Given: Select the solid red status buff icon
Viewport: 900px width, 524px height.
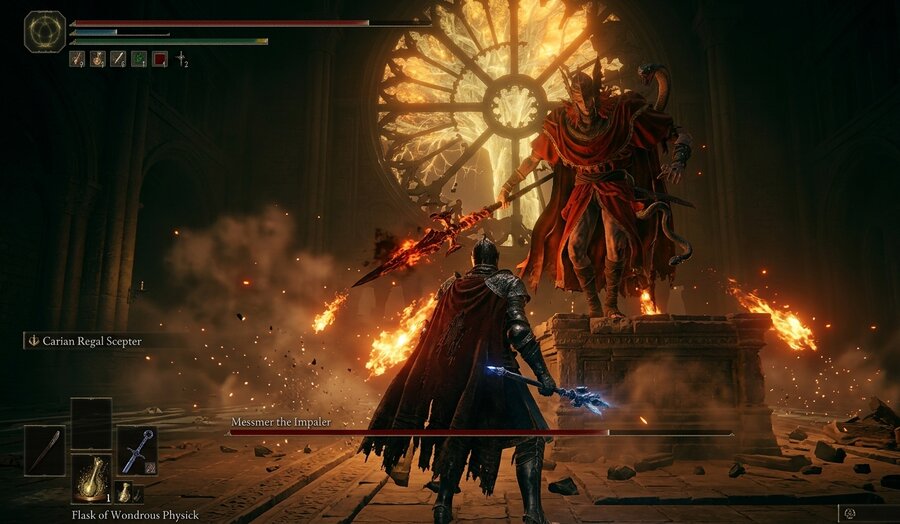Looking at the screenshot, I should [x=160, y=59].
